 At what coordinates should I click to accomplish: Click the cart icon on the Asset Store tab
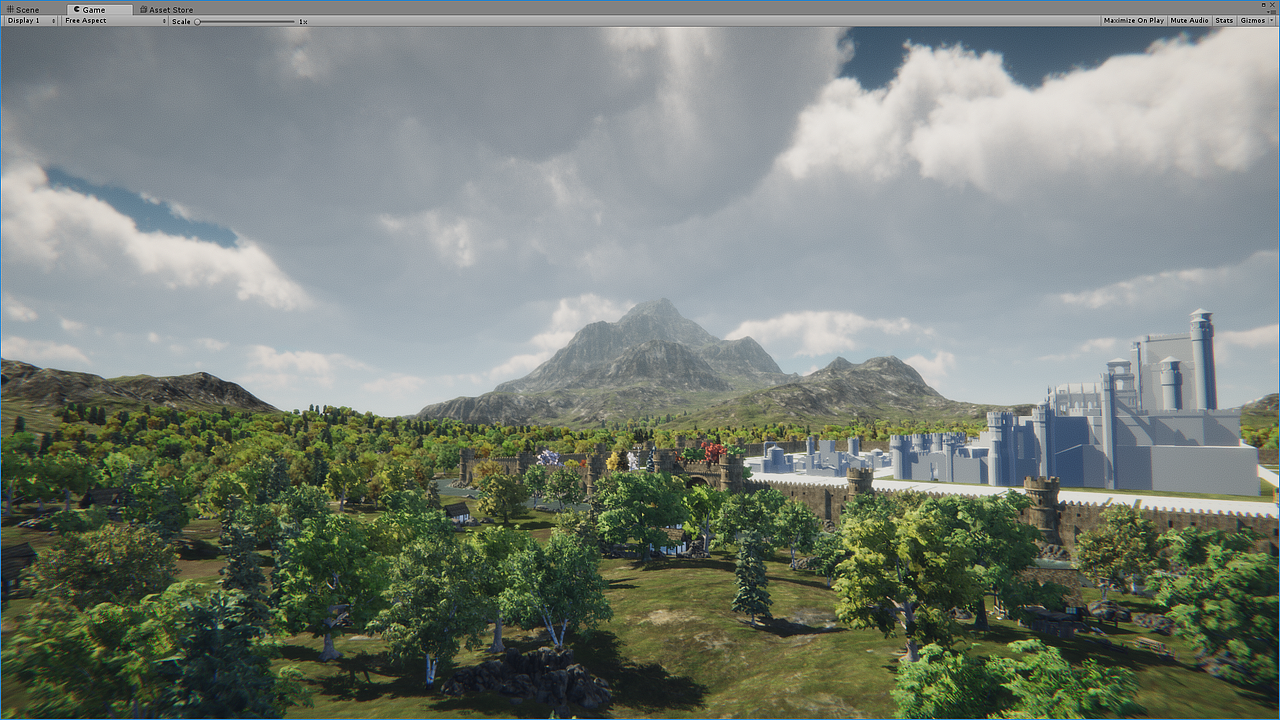tap(143, 9)
